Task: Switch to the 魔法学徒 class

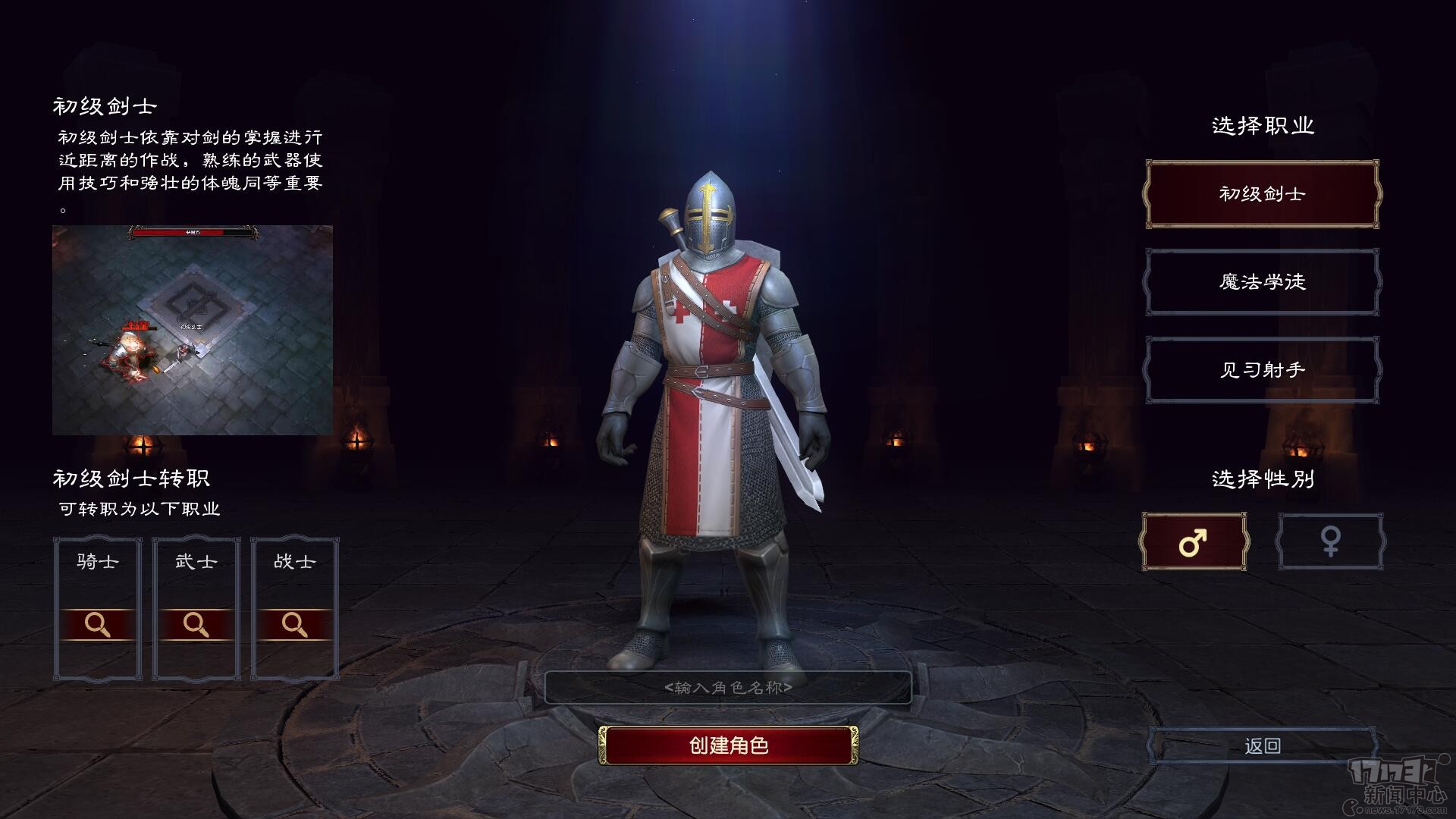Action: pos(1261,281)
